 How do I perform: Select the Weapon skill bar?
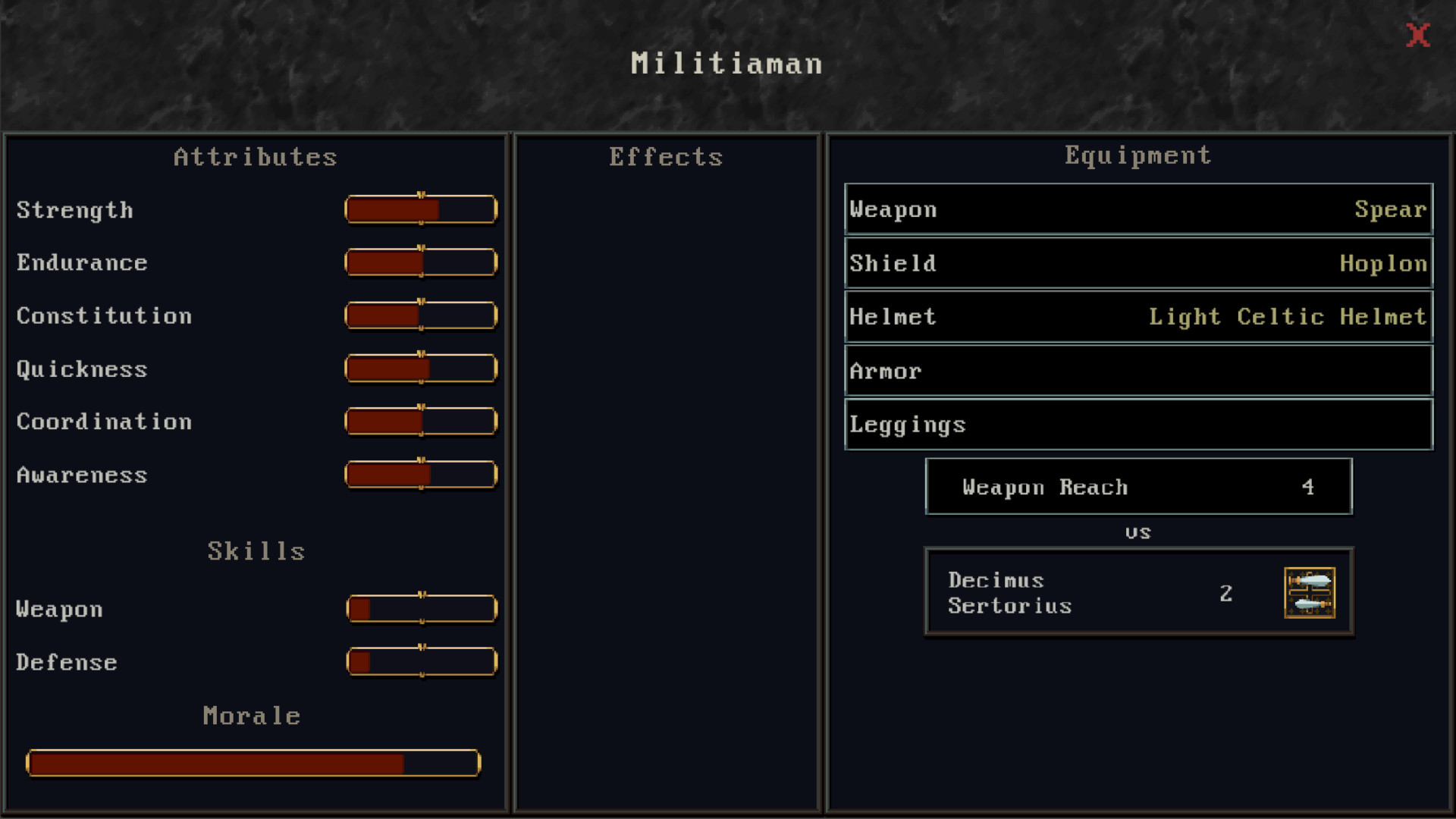pyautogui.click(x=421, y=608)
